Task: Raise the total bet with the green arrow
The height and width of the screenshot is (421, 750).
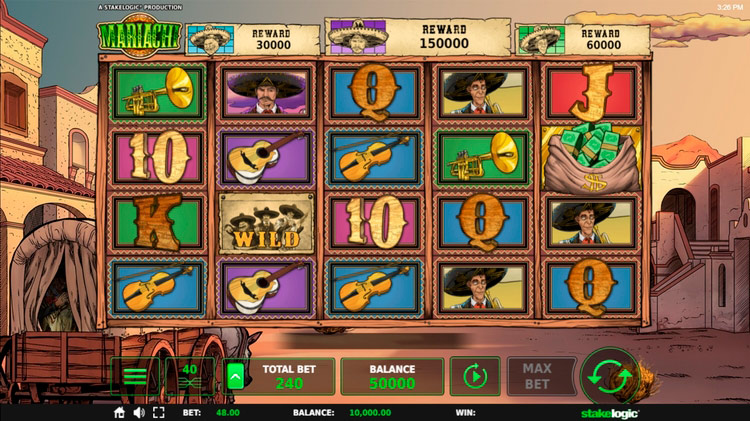Action: coord(236,377)
